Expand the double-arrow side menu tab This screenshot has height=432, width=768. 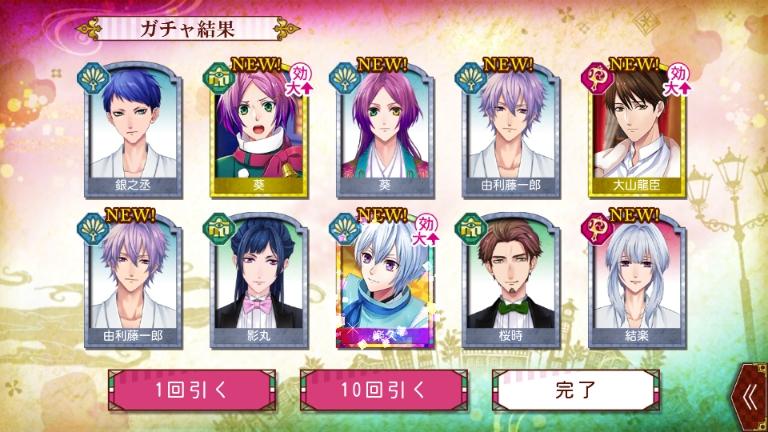[752, 397]
